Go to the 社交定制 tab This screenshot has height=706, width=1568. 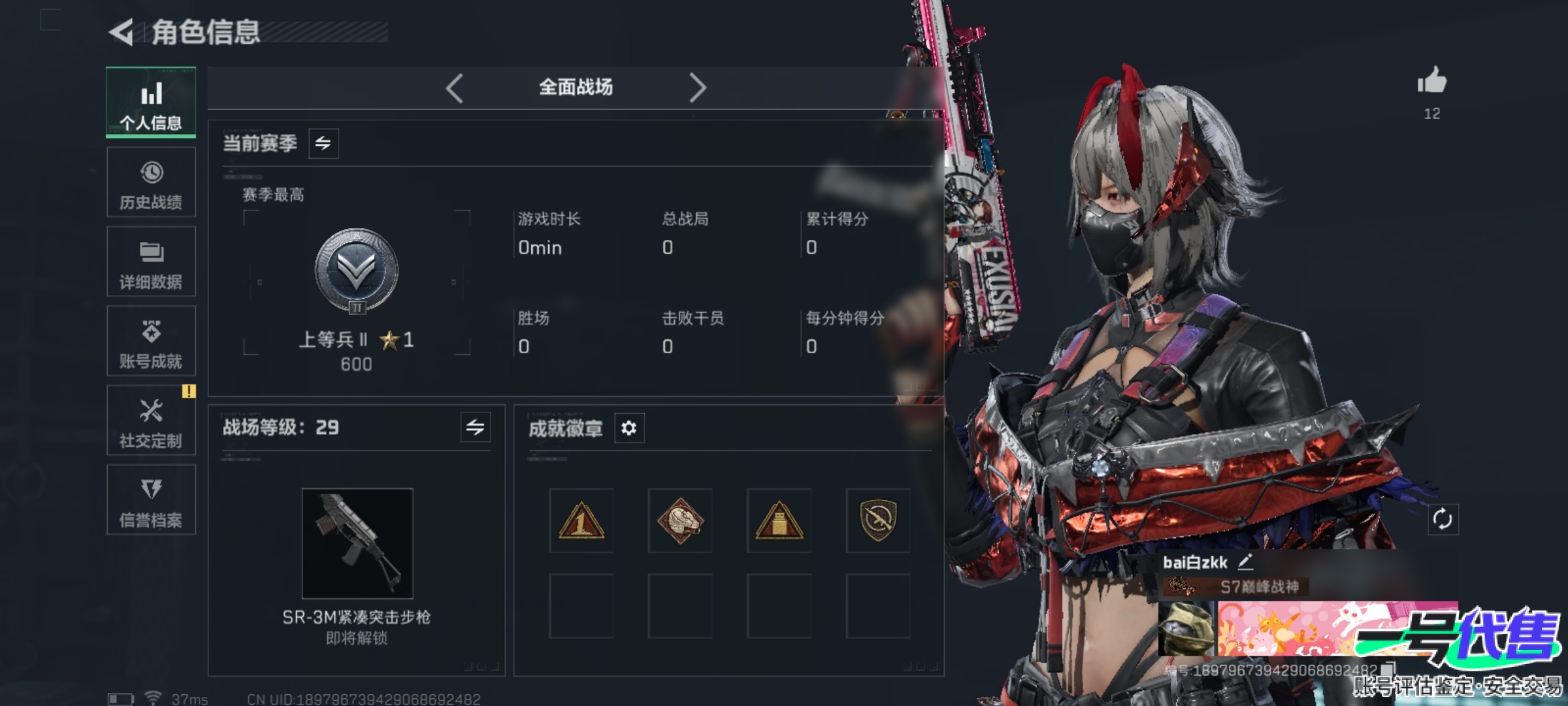tap(151, 421)
